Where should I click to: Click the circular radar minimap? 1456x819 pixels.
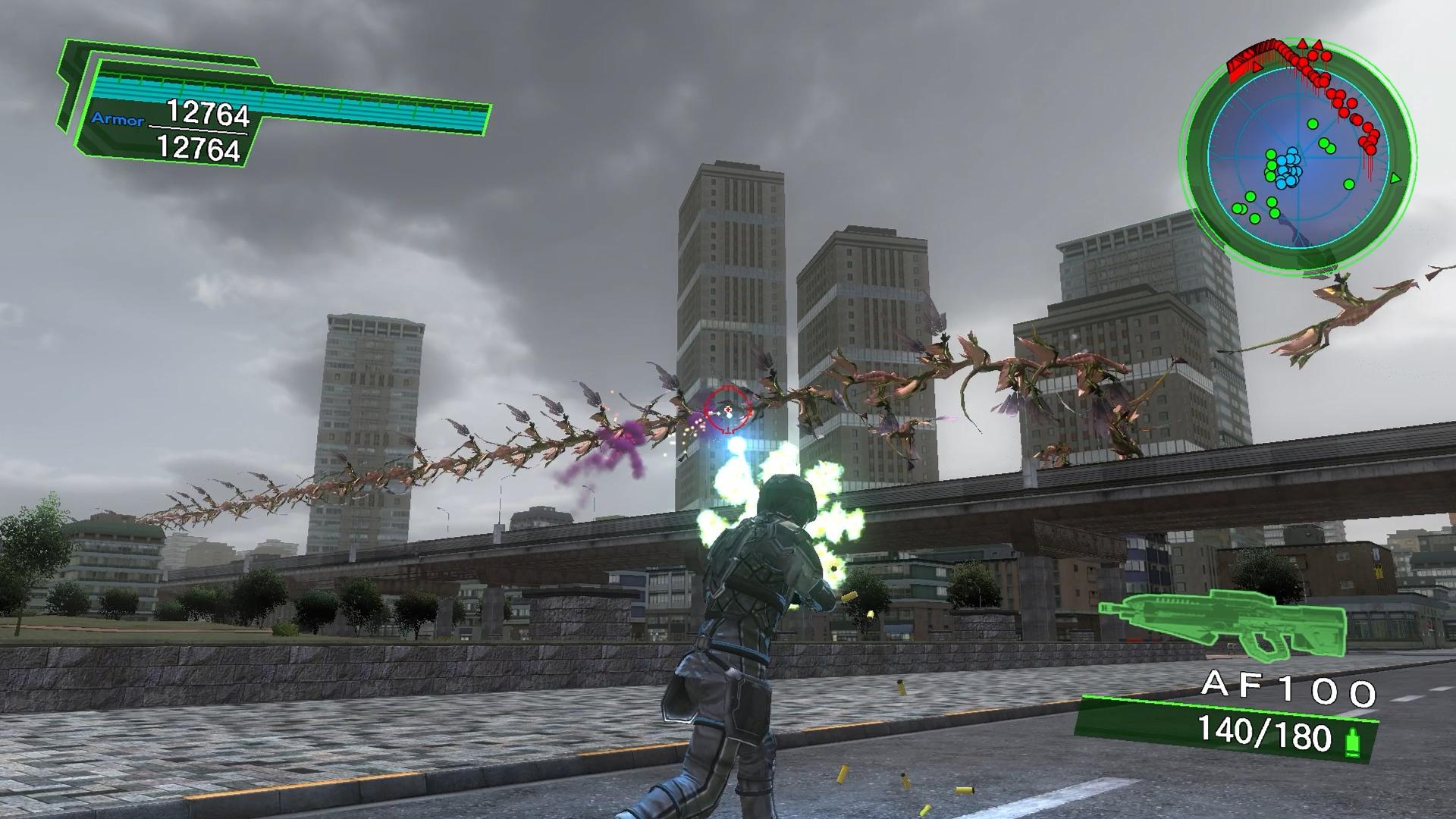pos(1296,157)
